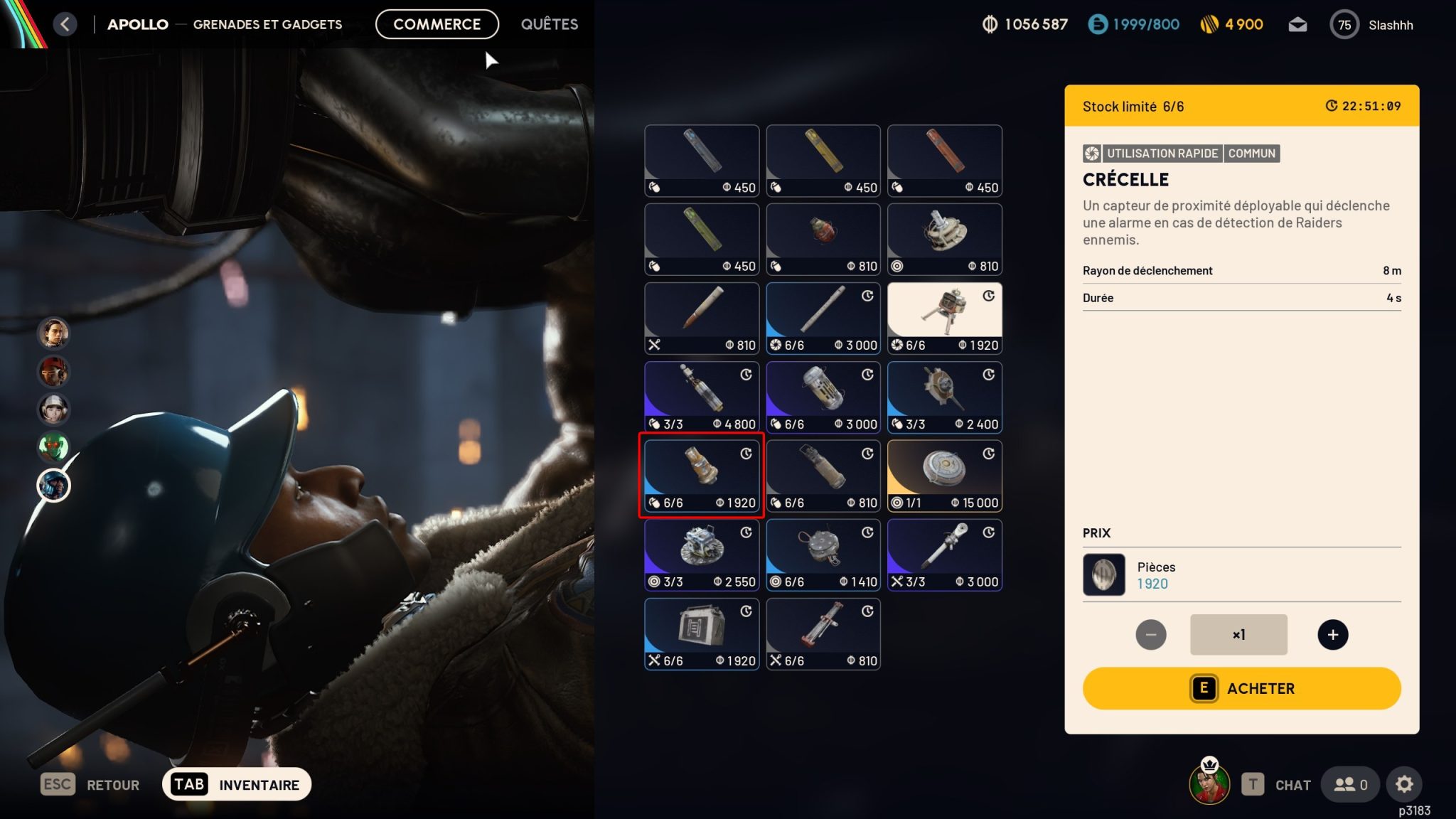
Task: Click the back arrow next to APOLLO
Action: point(65,23)
